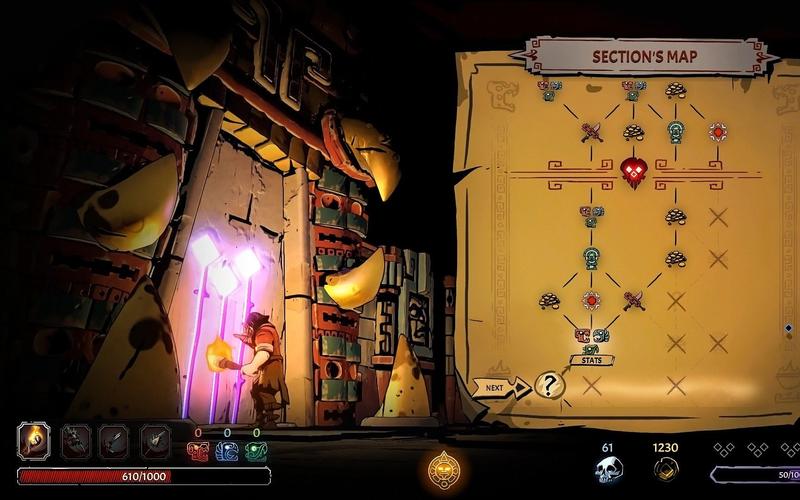The width and height of the screenshot is (800, 500).
Task: Click the Section's Map title banner
Action: [645, 57]
